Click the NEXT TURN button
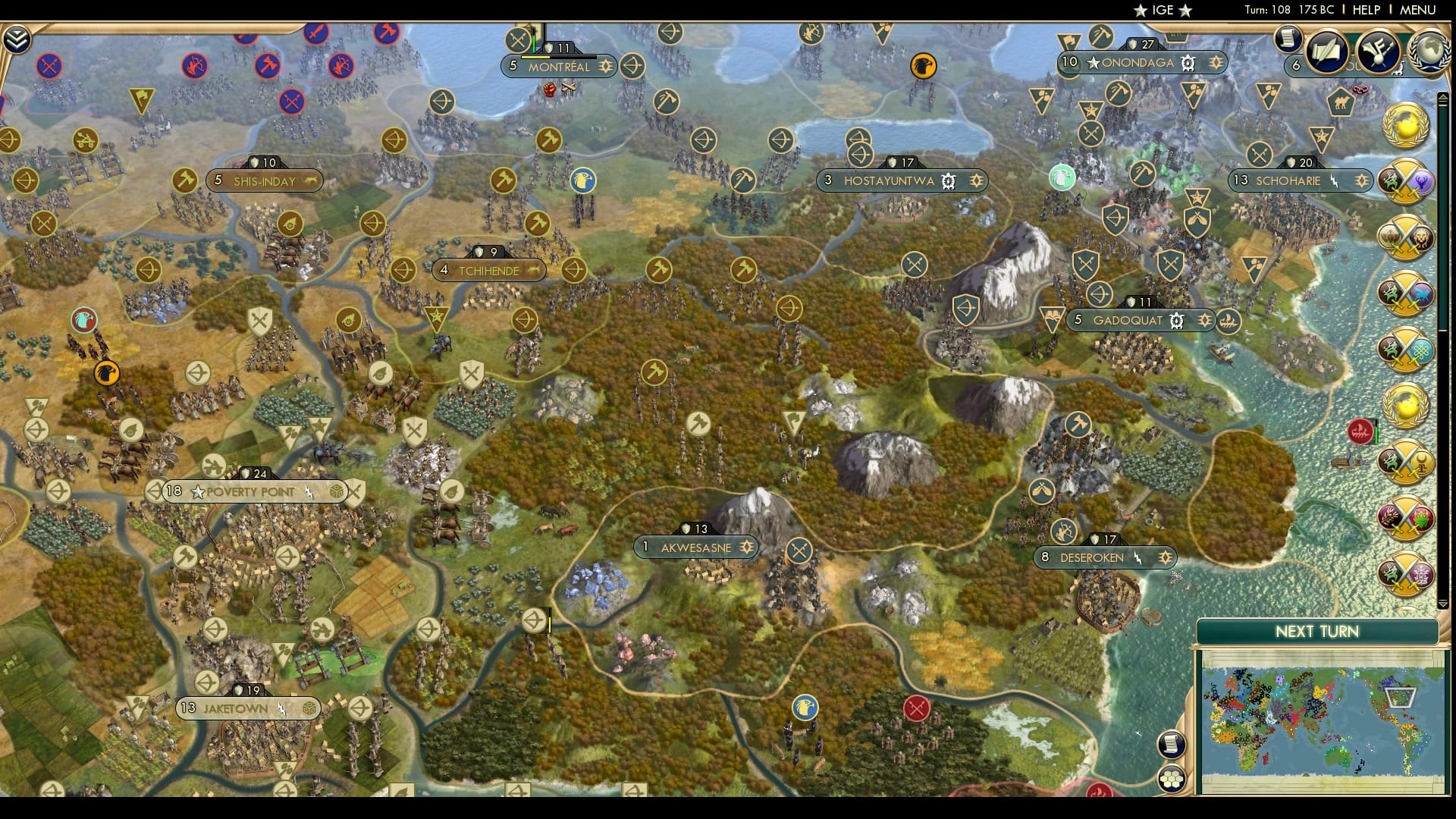The width and height of the screenshot is (1456, 819). coord(1317,631)
